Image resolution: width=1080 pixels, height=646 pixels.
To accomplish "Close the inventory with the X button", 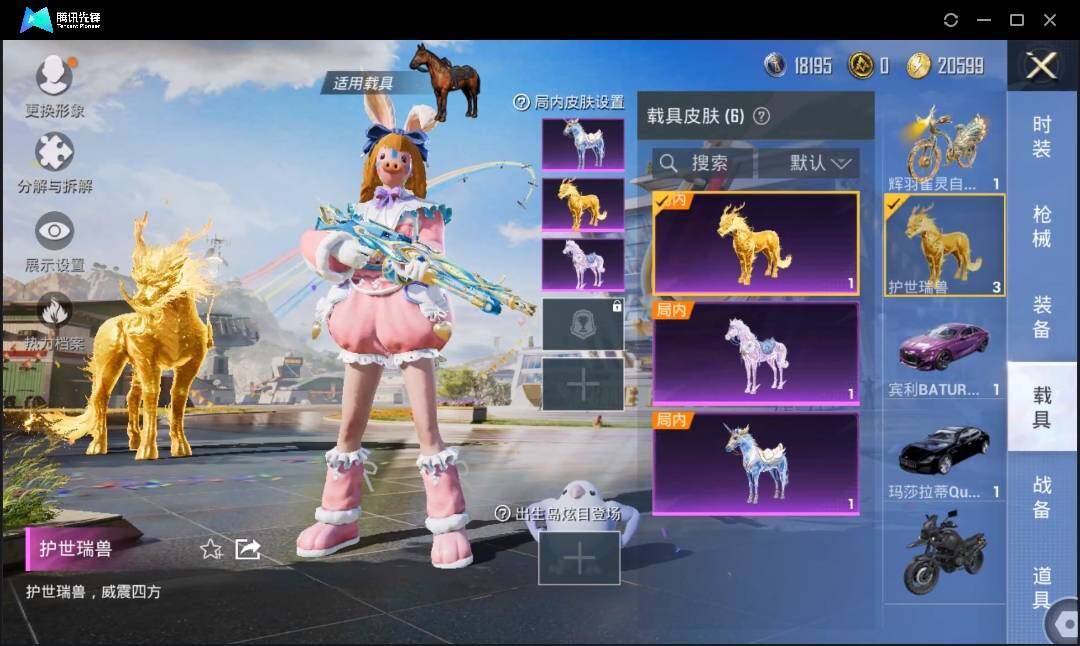I will (x=1042, y=66).
